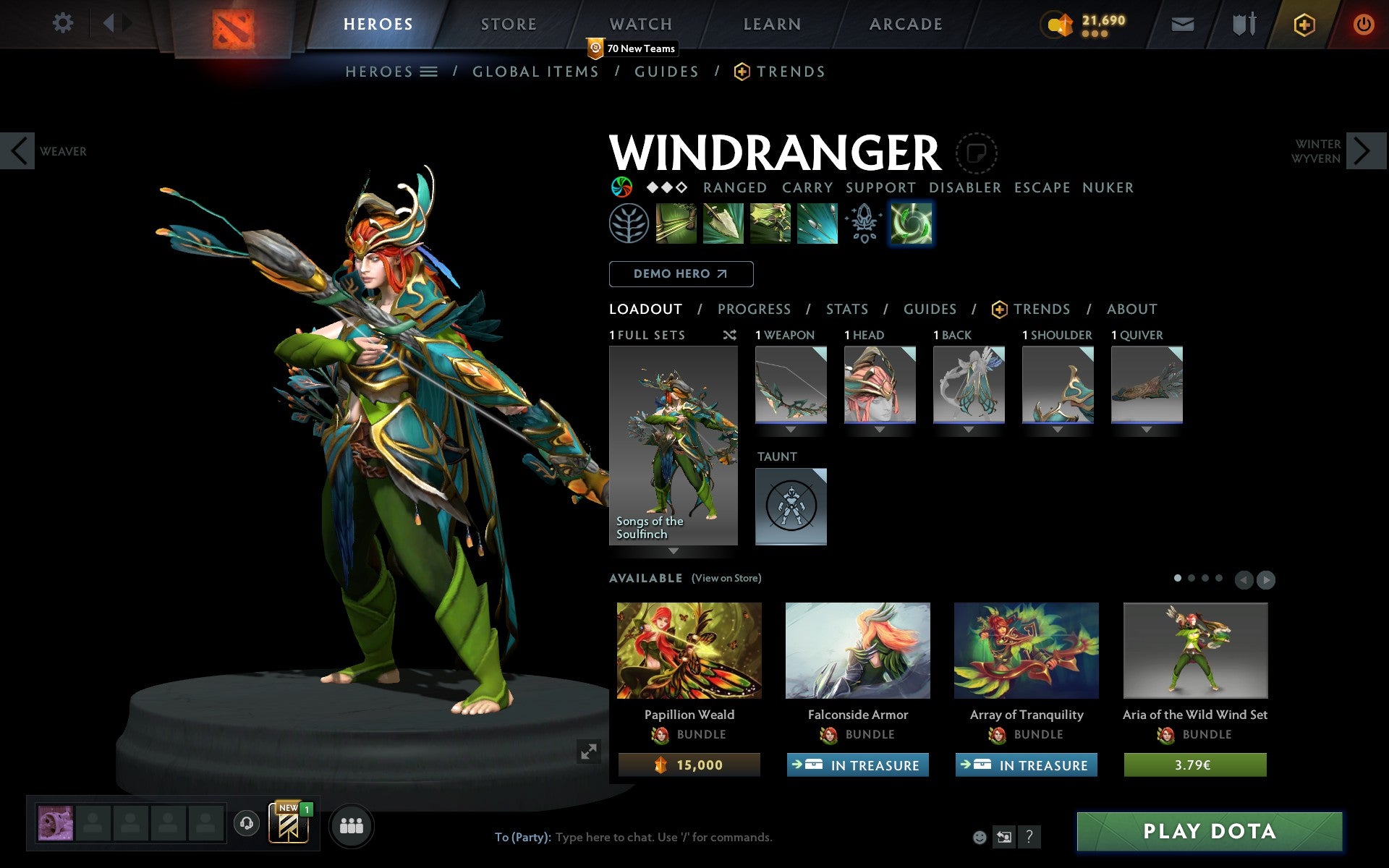Screen dimensions: 1389x868
Task: Go to next hero Winter Wyvern
Action: (1363, 151)
